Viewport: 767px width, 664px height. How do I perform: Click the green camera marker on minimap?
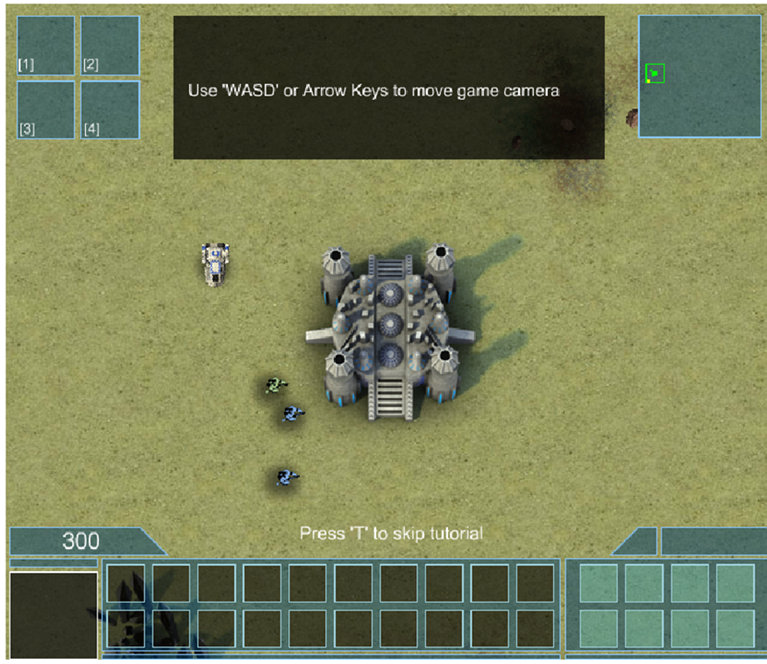pos(655,73)
